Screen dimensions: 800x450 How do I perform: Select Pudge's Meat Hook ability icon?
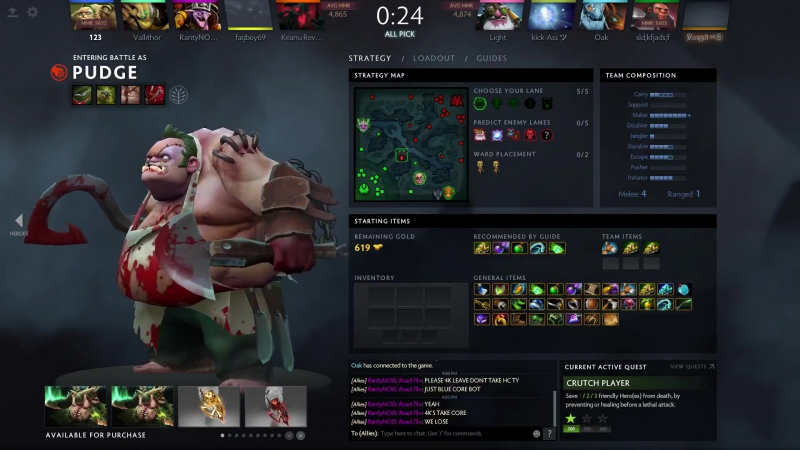click(83, 95)
